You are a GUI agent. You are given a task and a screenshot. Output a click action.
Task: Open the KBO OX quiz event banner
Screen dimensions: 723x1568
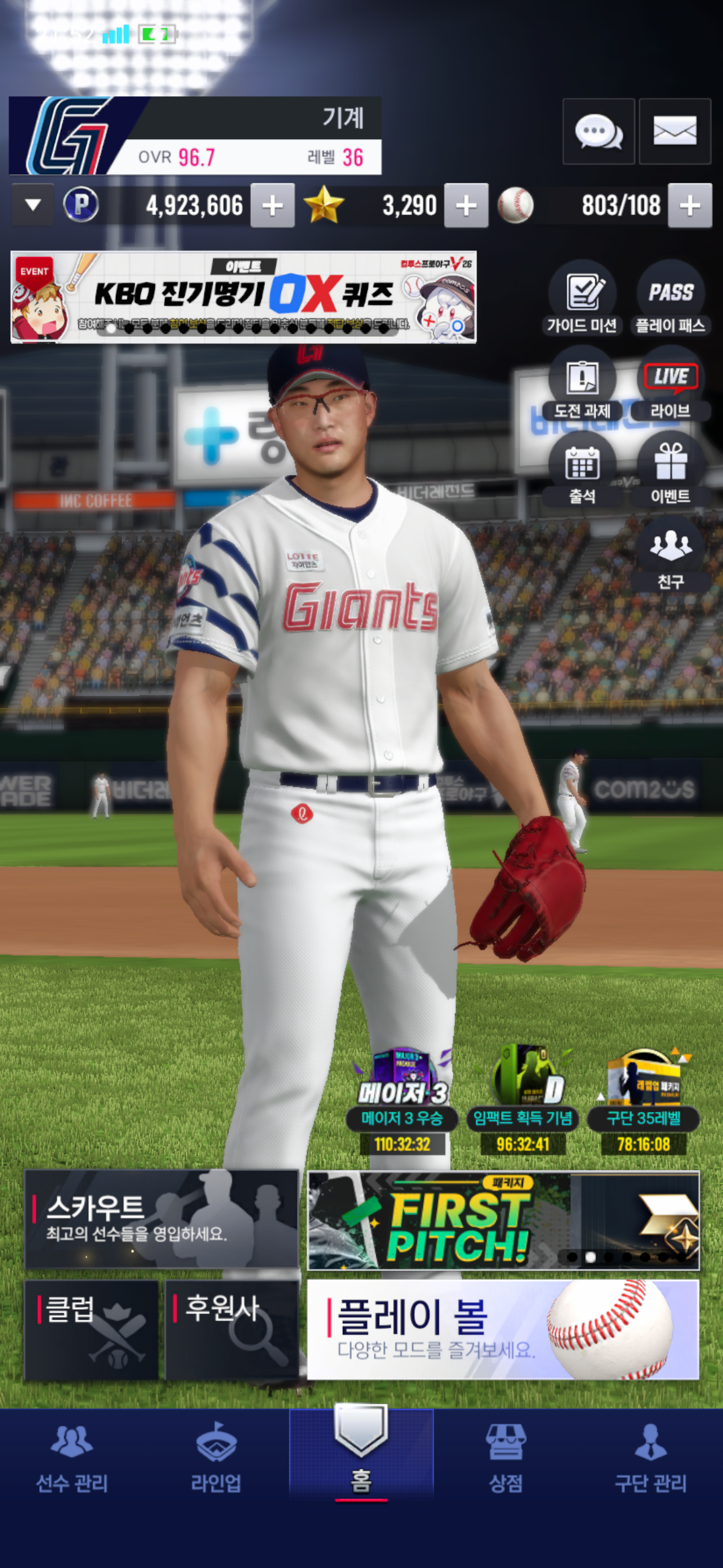point(243,297)
